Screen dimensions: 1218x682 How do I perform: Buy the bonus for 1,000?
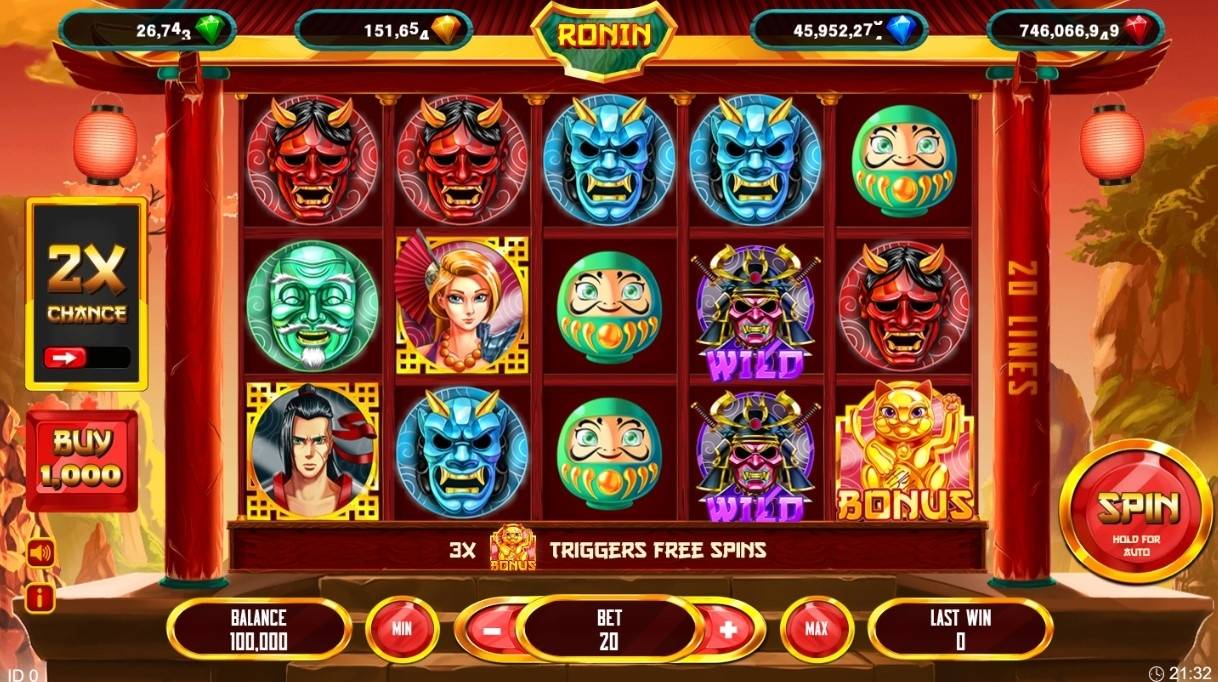point(82,460)
